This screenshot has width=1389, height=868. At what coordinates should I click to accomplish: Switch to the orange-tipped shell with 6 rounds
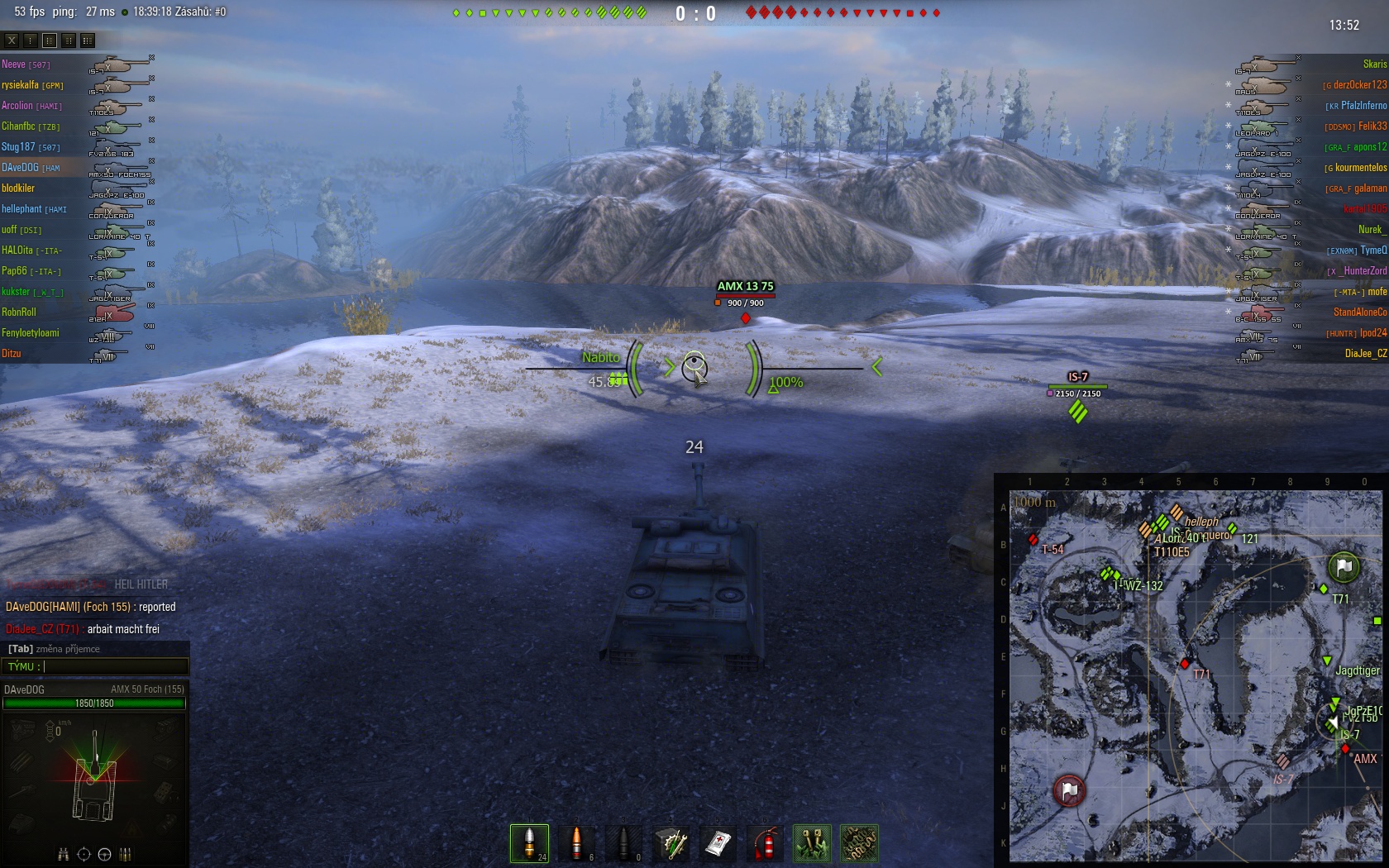(576, 843)
